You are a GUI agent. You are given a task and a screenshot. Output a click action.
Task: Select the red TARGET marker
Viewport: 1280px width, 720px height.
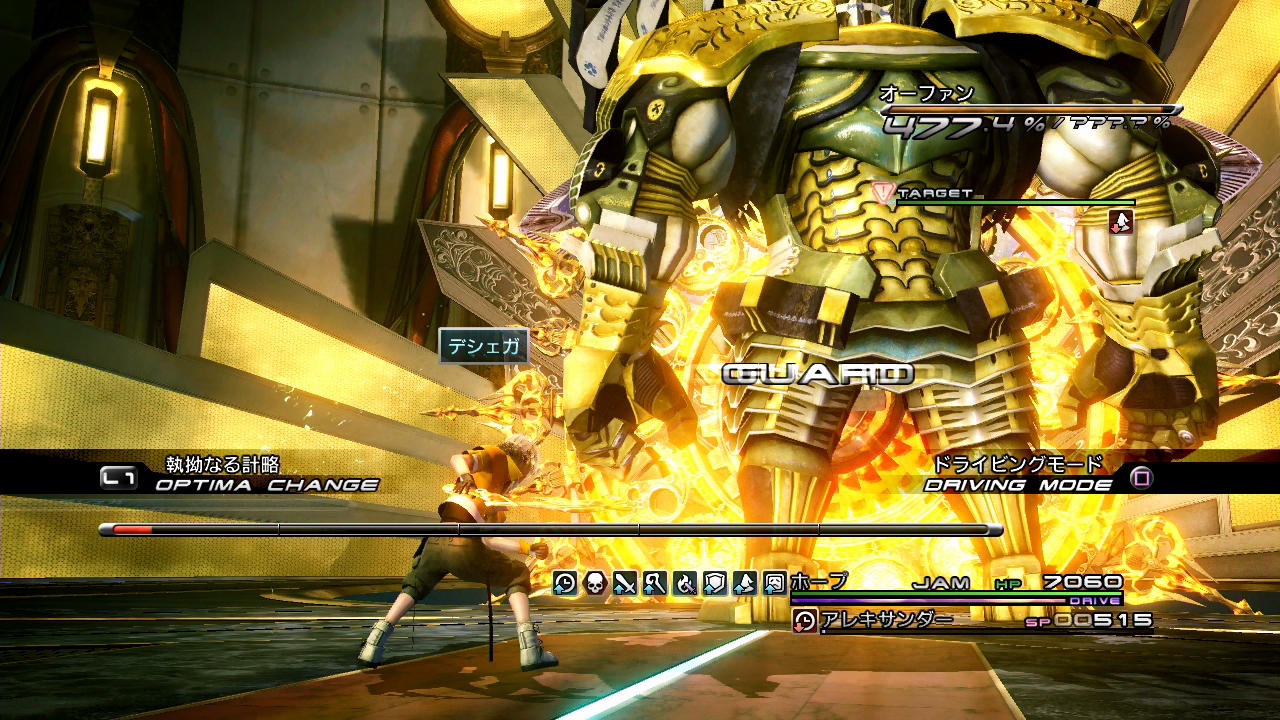[882, 192]
